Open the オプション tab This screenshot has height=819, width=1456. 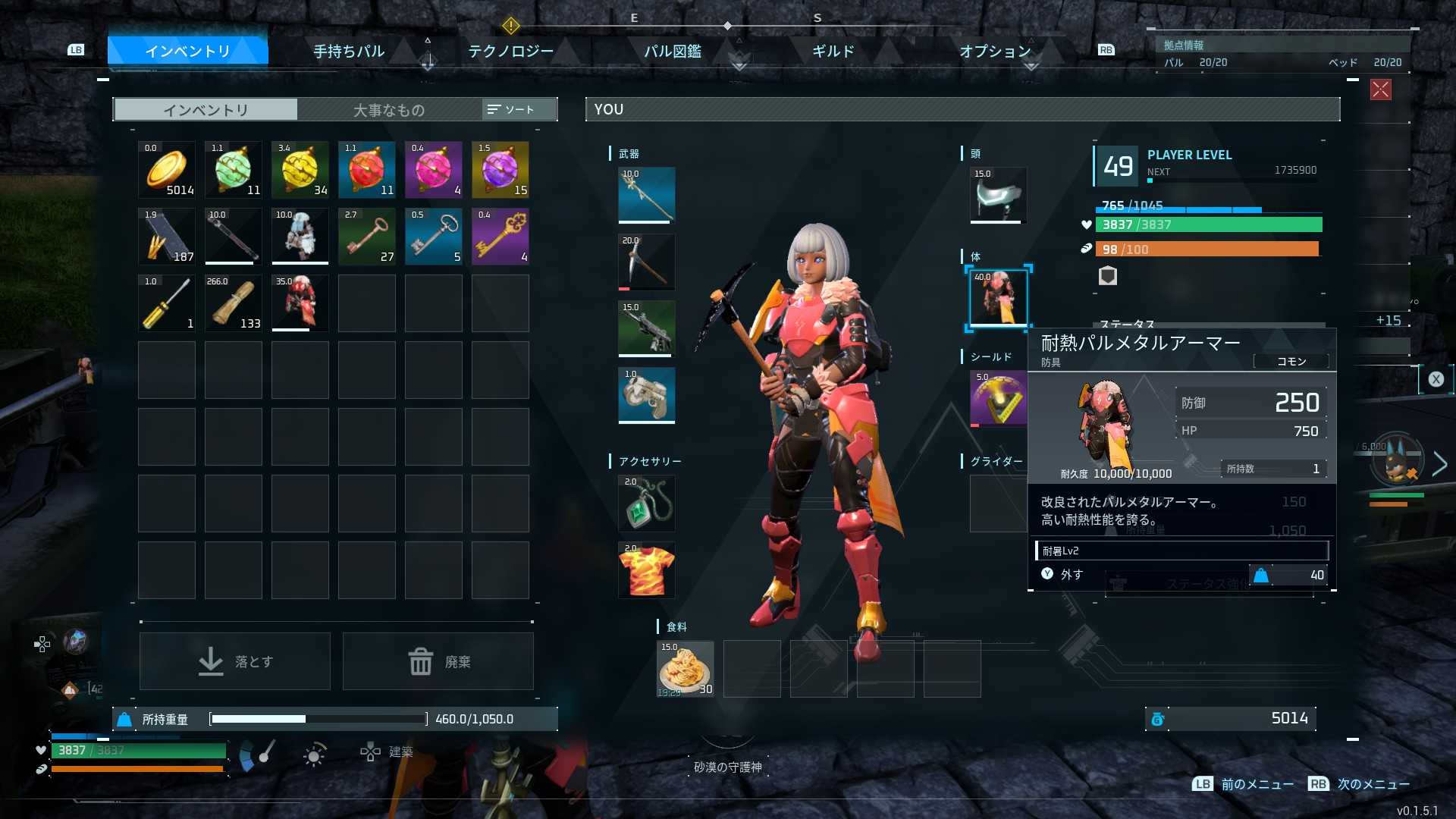[995, 52]
